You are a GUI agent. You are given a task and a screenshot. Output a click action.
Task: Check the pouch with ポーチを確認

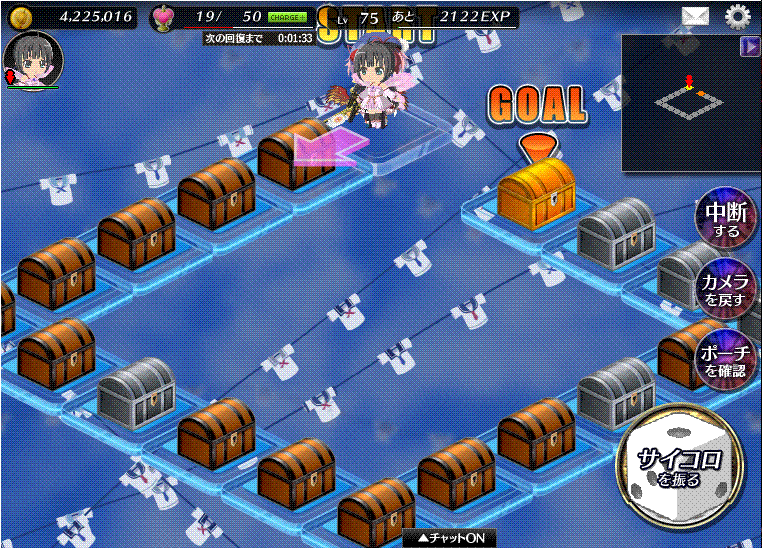click(725, 357)
